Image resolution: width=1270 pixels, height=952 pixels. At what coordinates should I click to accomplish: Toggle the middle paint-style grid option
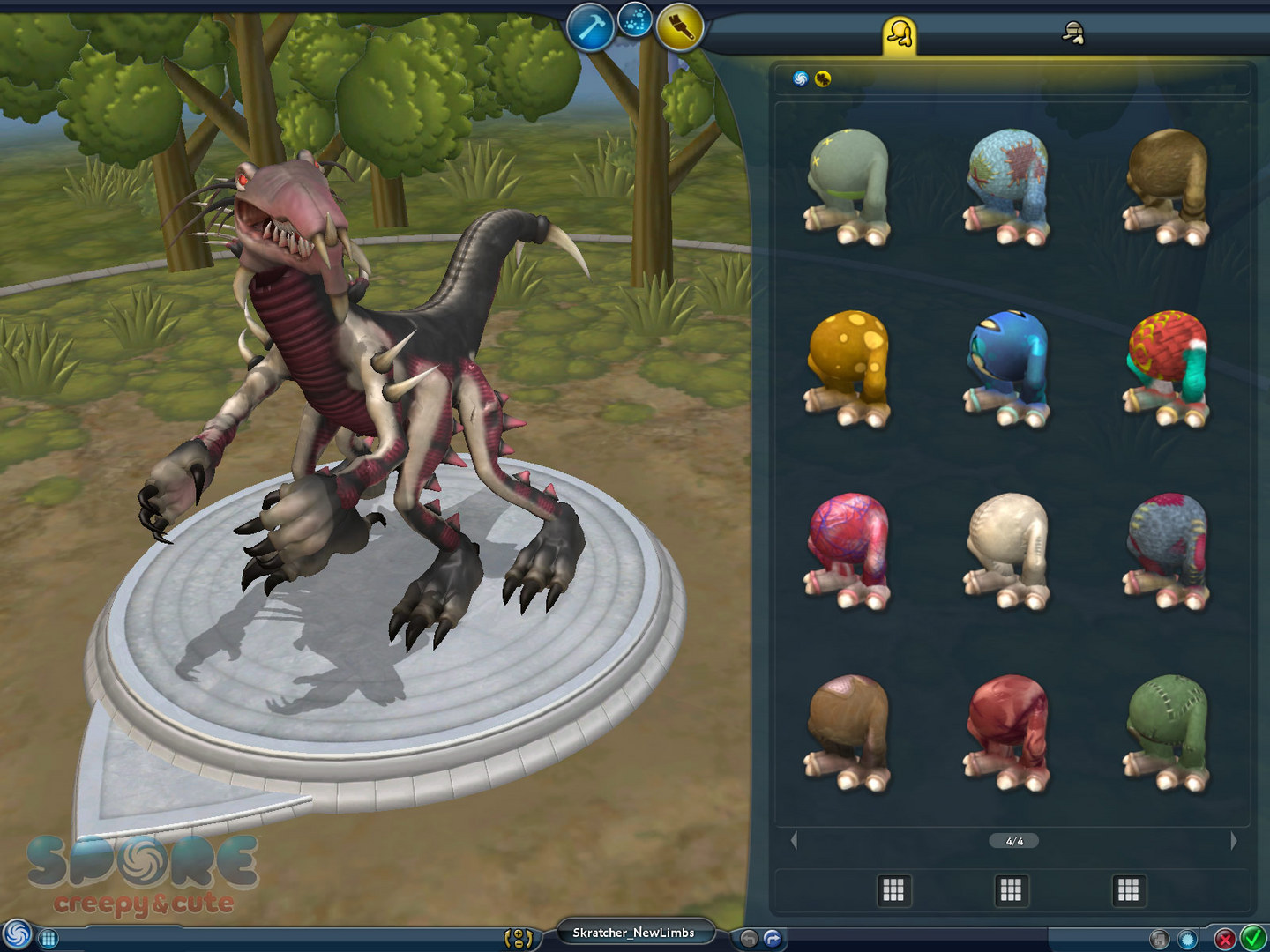pos(1011,890)
